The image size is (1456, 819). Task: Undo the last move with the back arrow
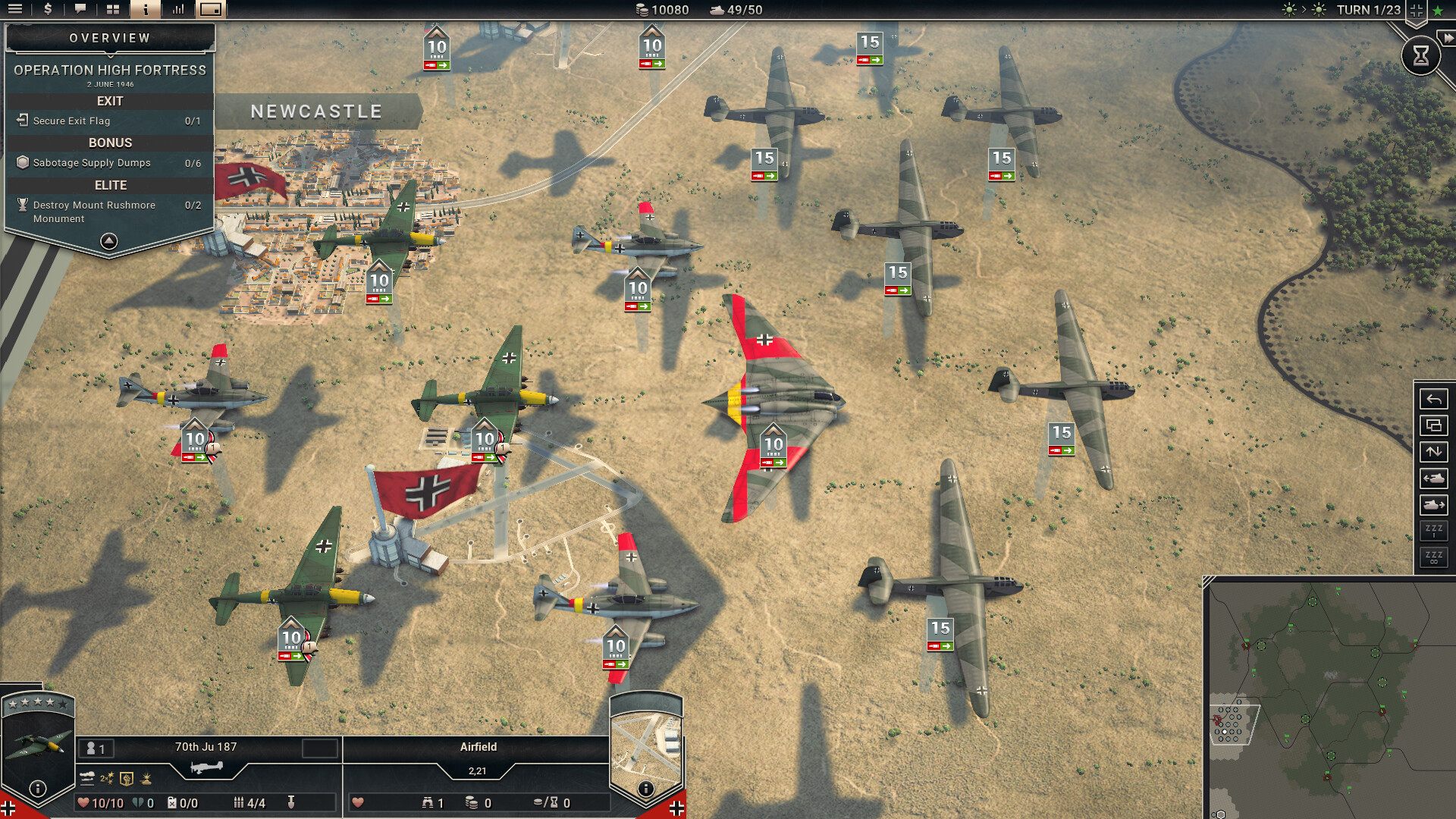(1433, 399)
